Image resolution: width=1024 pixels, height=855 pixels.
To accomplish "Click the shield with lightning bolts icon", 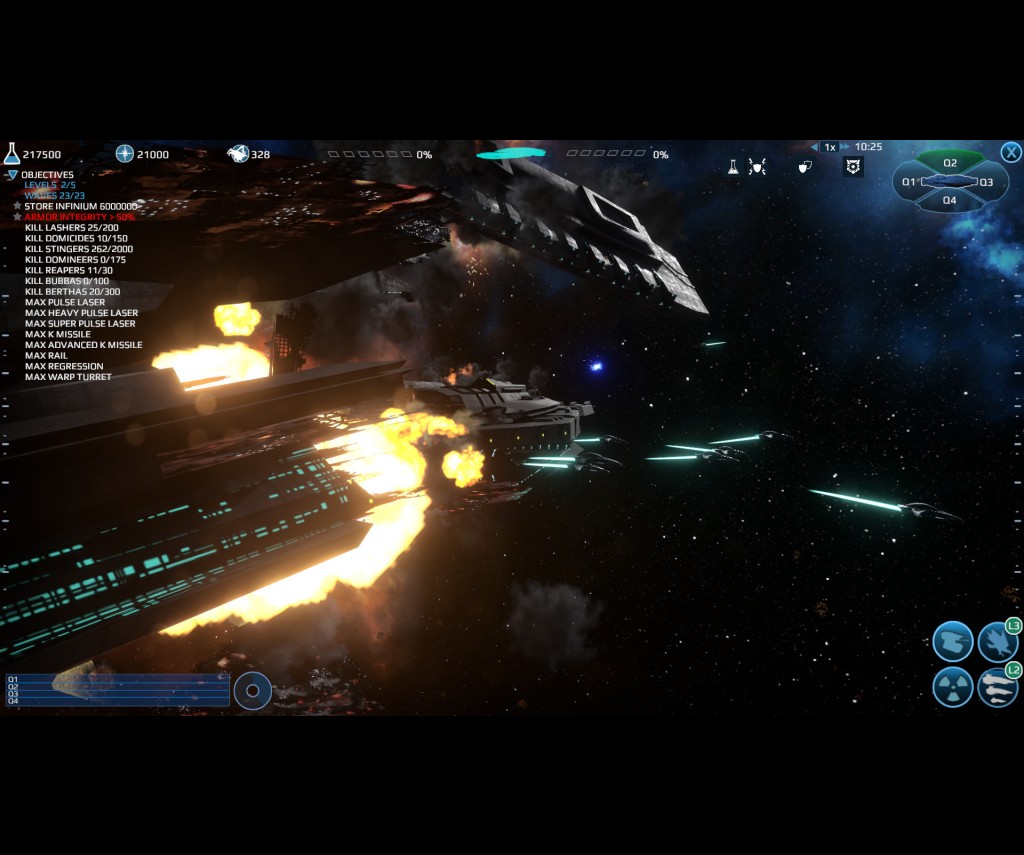I will 757,167.
